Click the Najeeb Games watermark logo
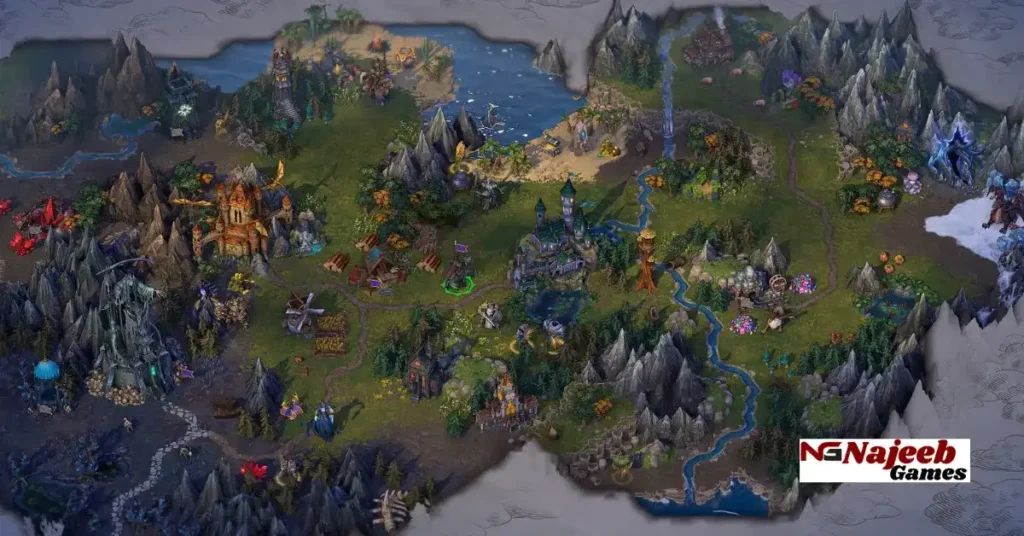The width and height of the screenshot is (1024, 536). 884,460
